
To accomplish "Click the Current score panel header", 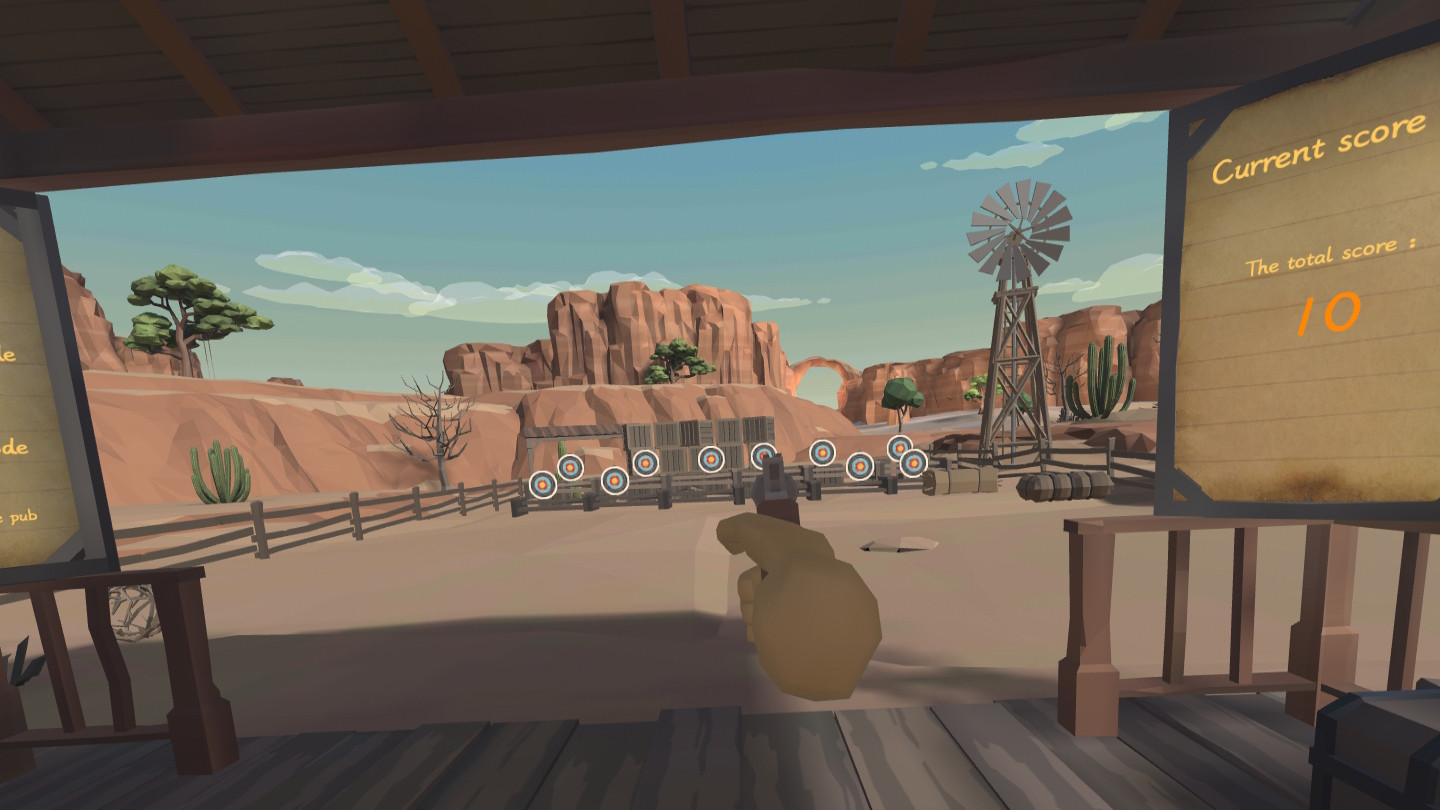I will [1317, 150].
